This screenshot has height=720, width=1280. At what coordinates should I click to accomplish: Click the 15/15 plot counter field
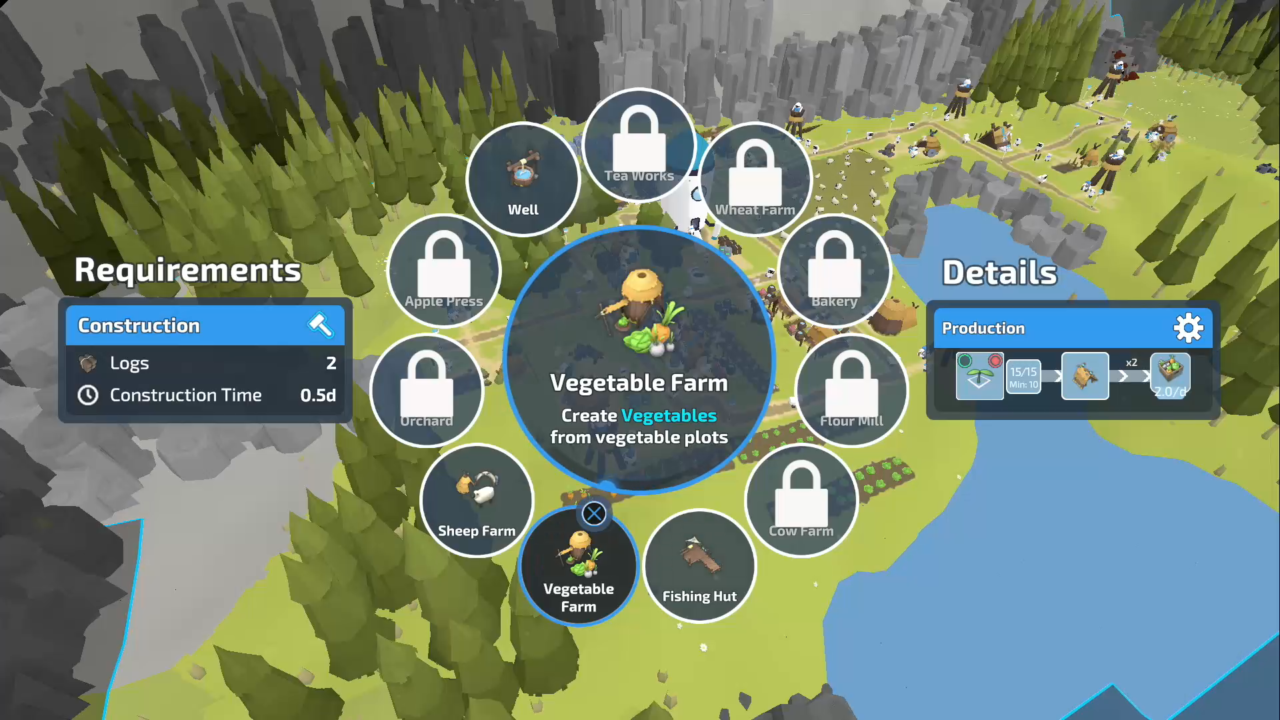[x=1024, y=377]
